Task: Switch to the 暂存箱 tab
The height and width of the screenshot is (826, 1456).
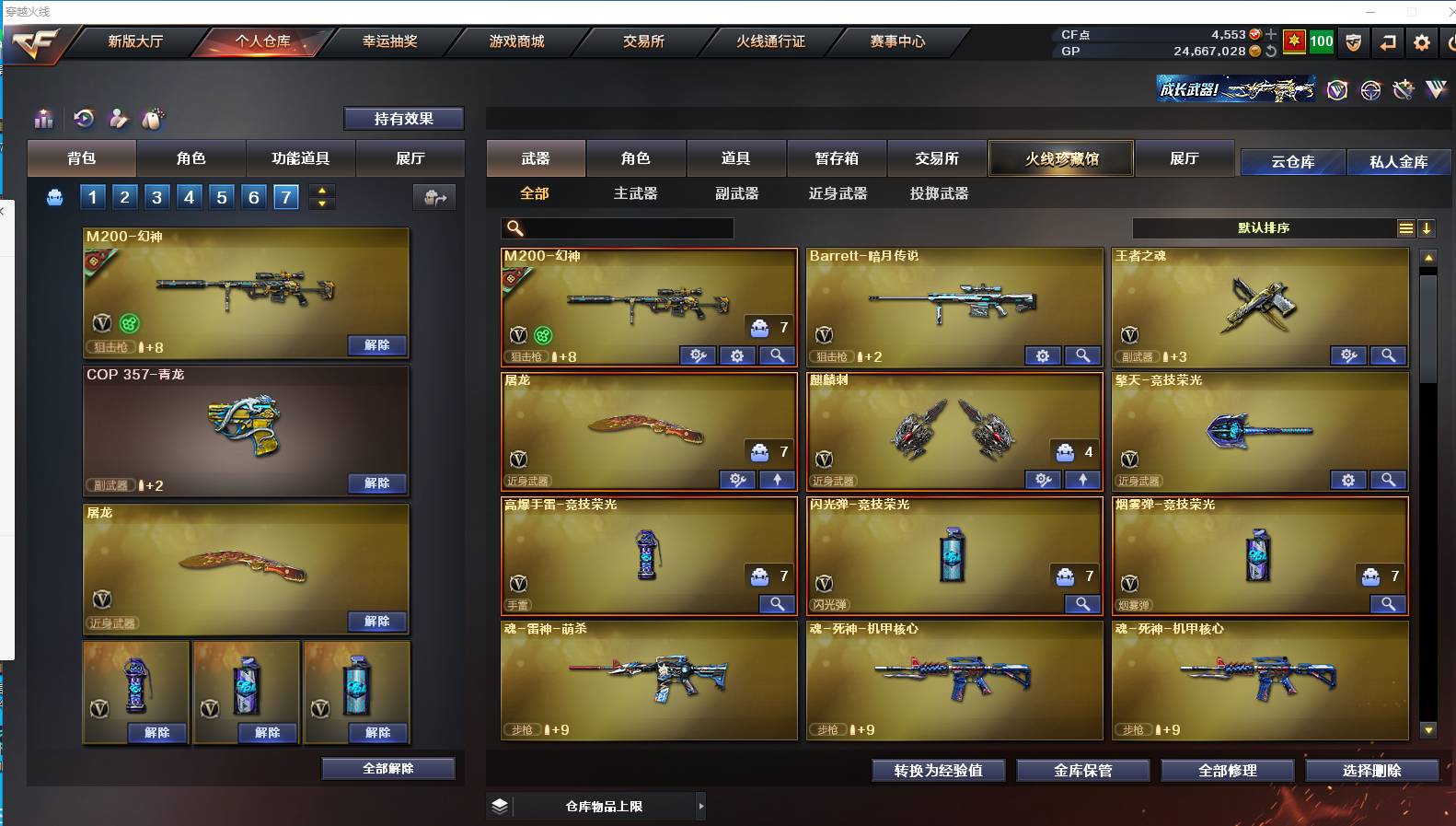Action: (836, 158)
